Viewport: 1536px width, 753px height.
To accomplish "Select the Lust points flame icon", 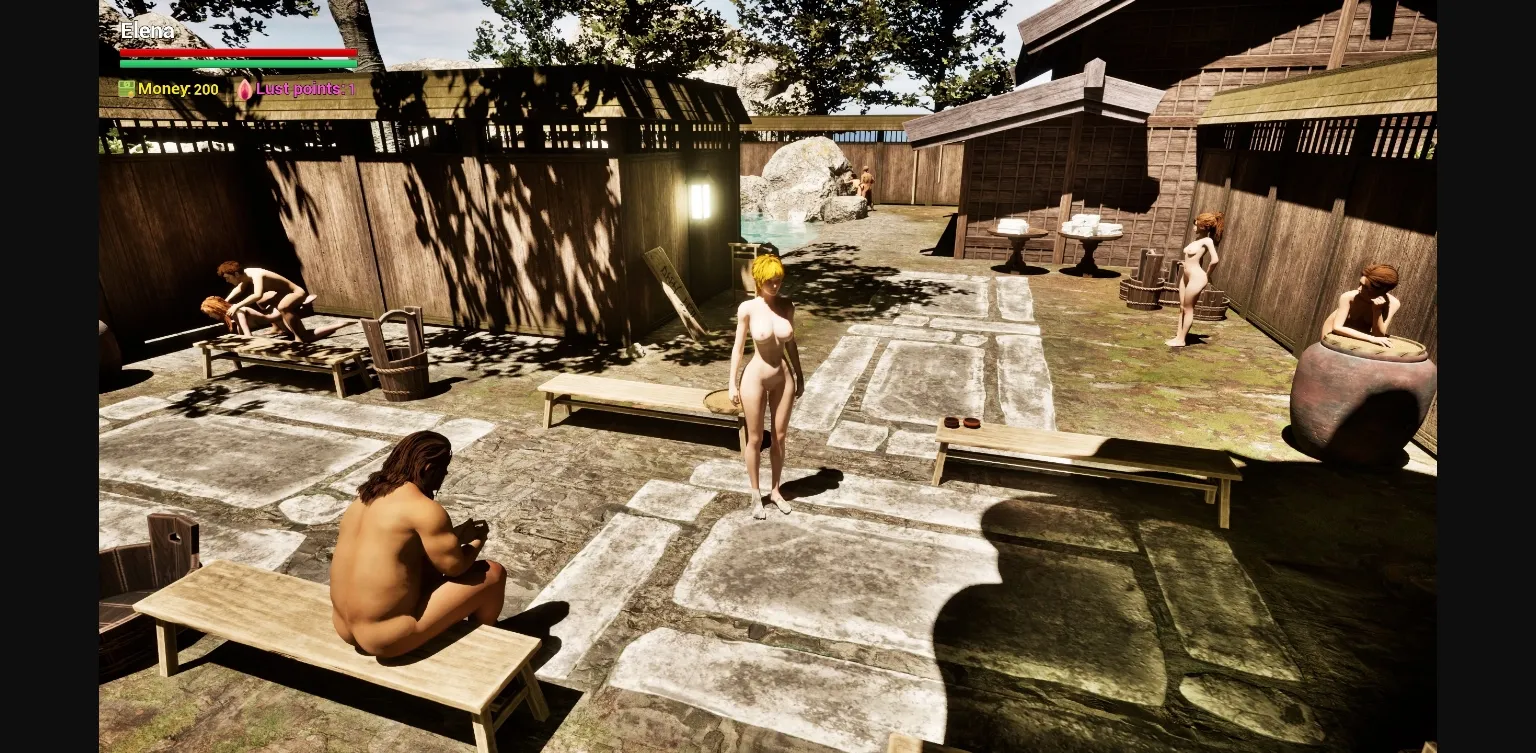I will pyautogui.click(x=245, y=89).
